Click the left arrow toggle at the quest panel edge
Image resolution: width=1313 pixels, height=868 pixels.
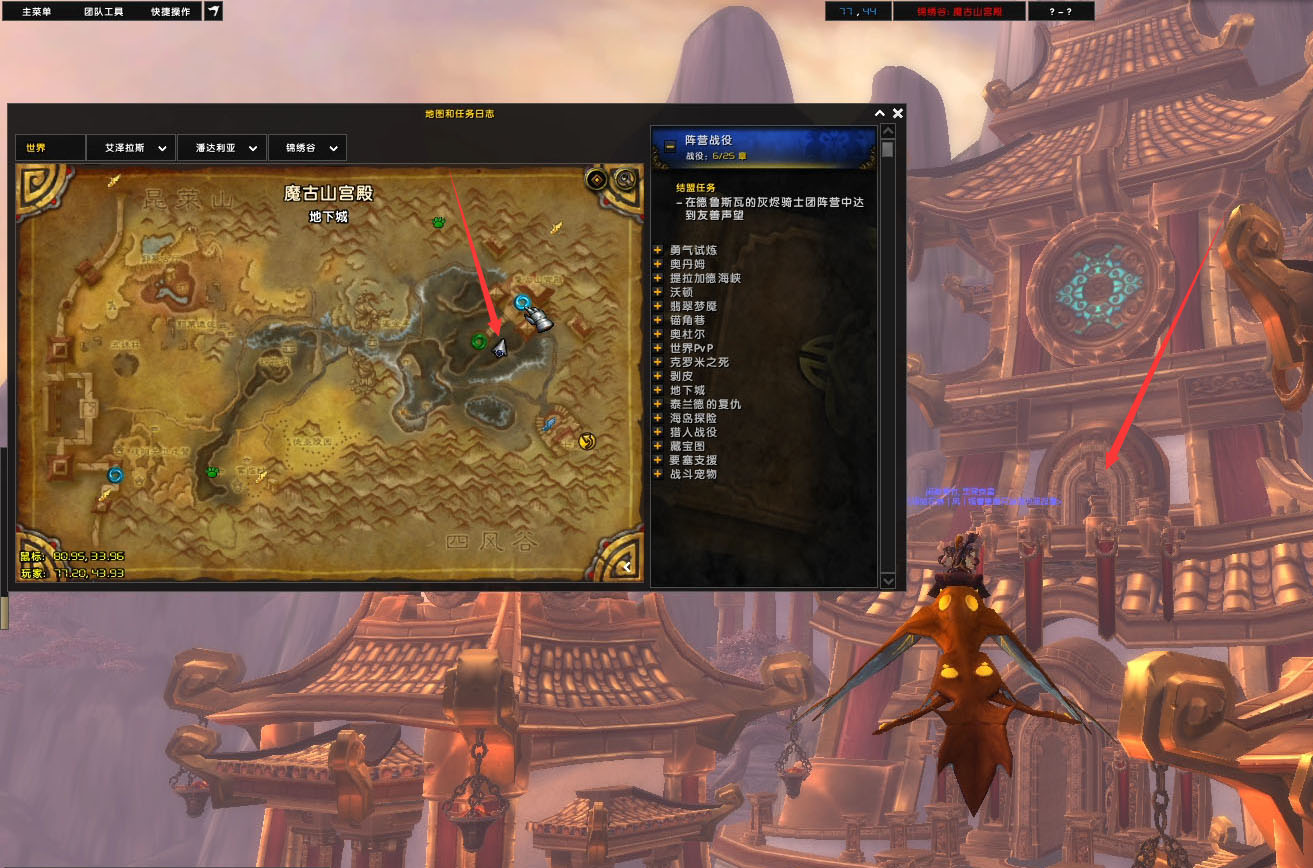click(x=627, y=565)
